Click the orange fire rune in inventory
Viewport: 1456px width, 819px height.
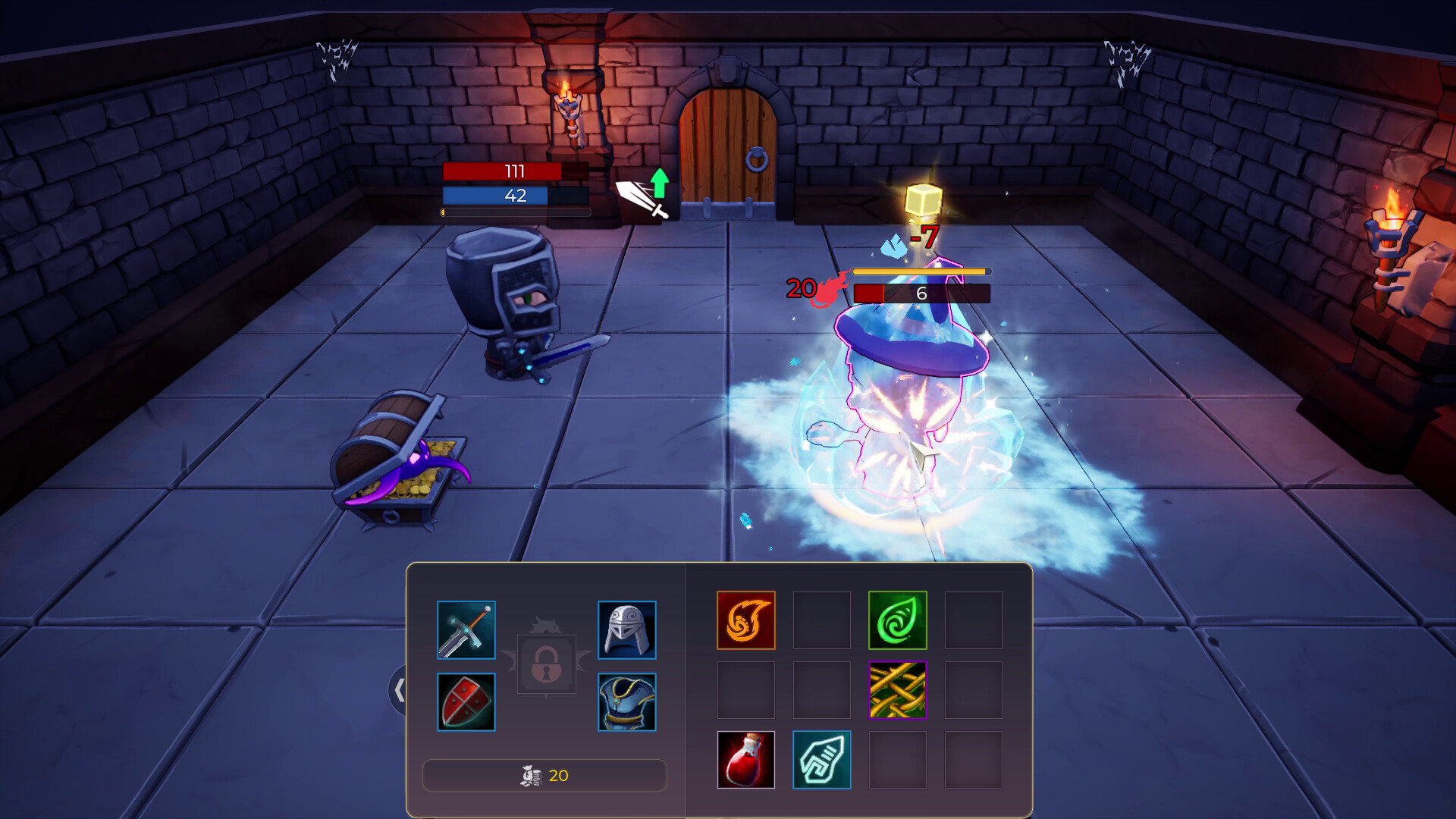746,620
